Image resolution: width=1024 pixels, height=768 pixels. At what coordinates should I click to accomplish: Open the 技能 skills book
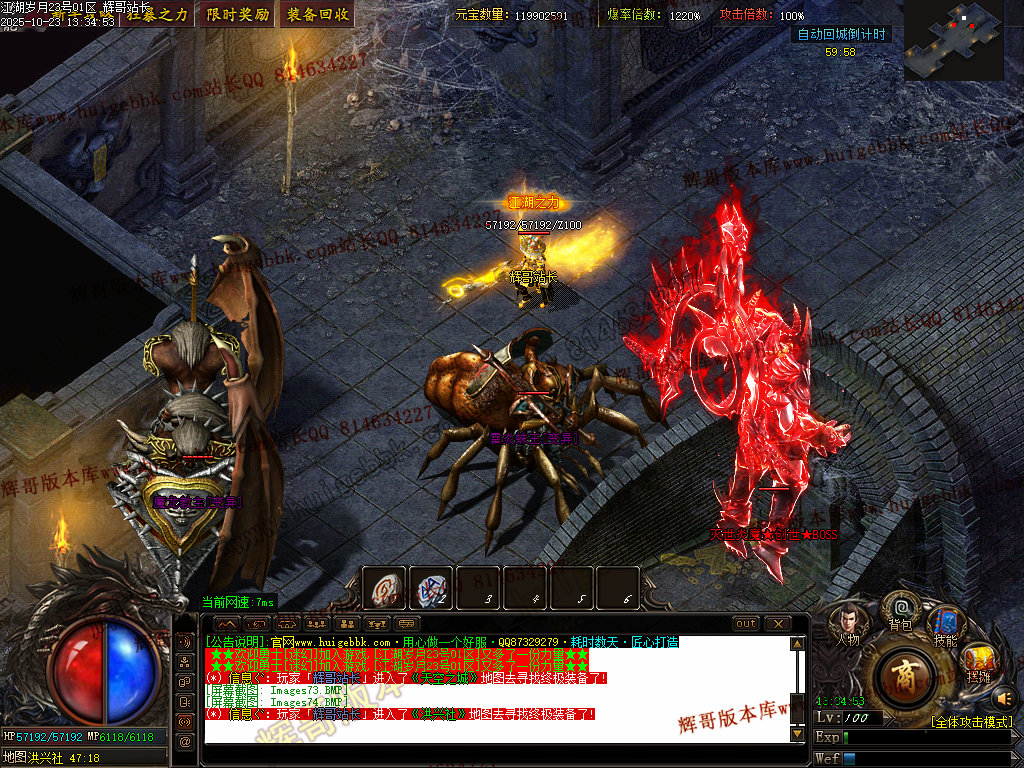[945, 624]
